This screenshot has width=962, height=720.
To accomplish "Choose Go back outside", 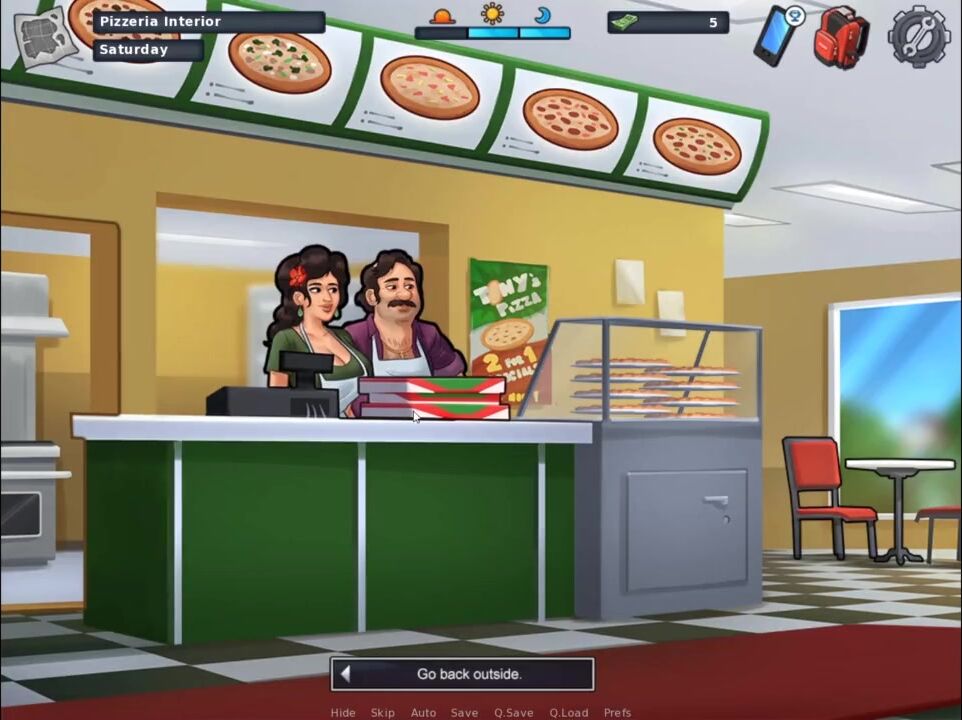I will point(463,674).
